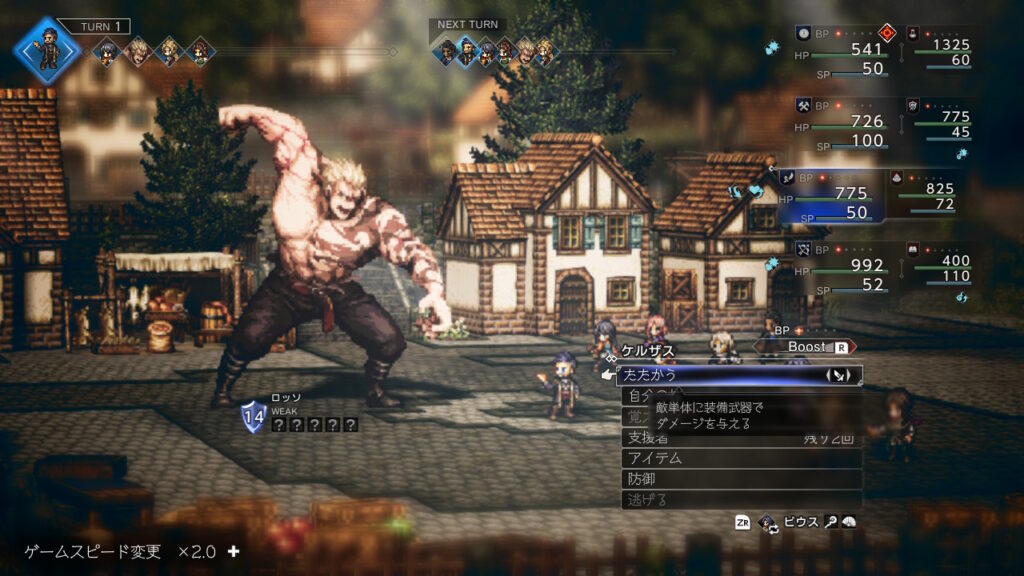Open the 自分の skill list entry

636,396
